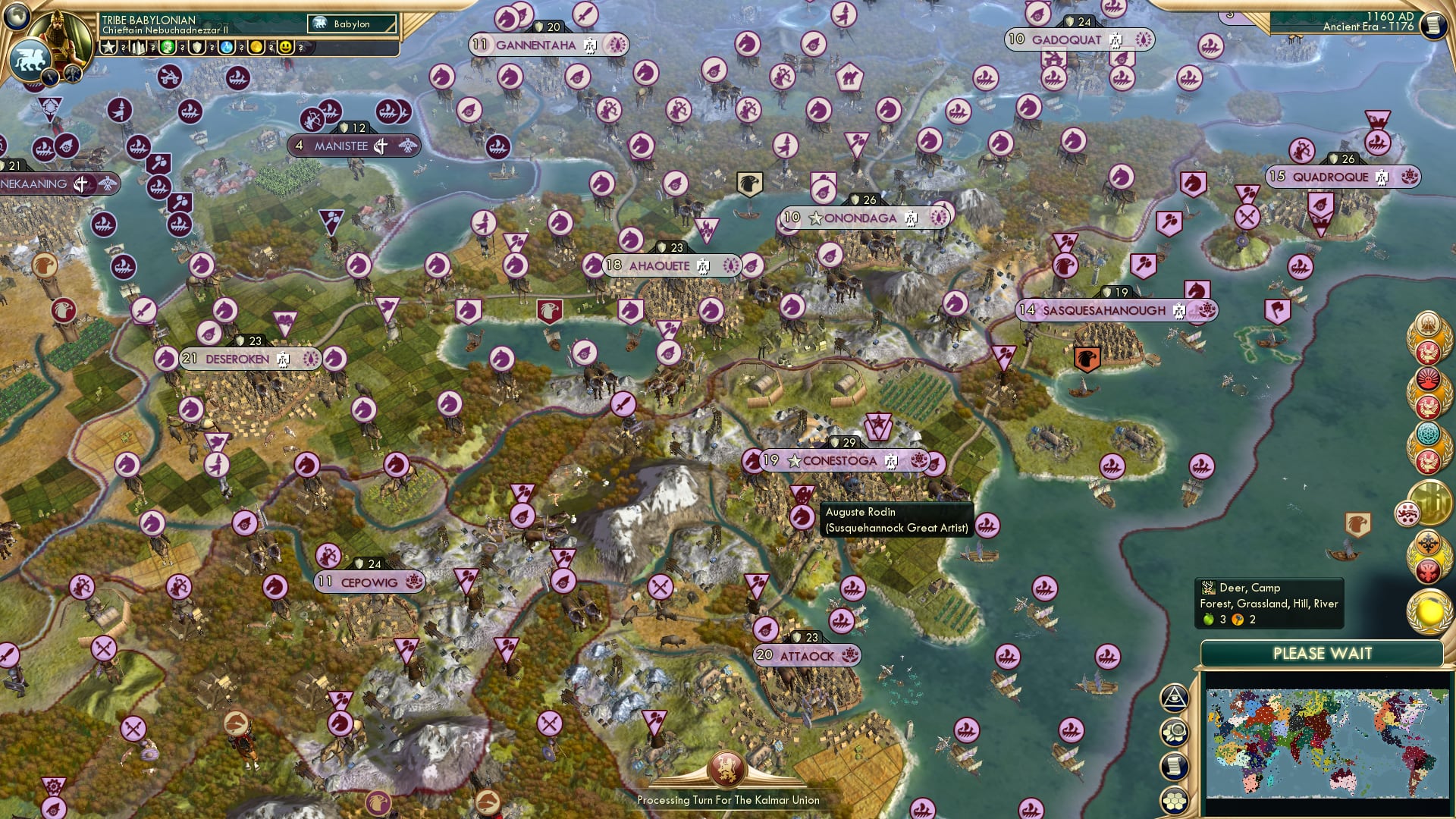Open the Babylon civilization selector
Viewport: 1456px width, 819px height.
350,24
